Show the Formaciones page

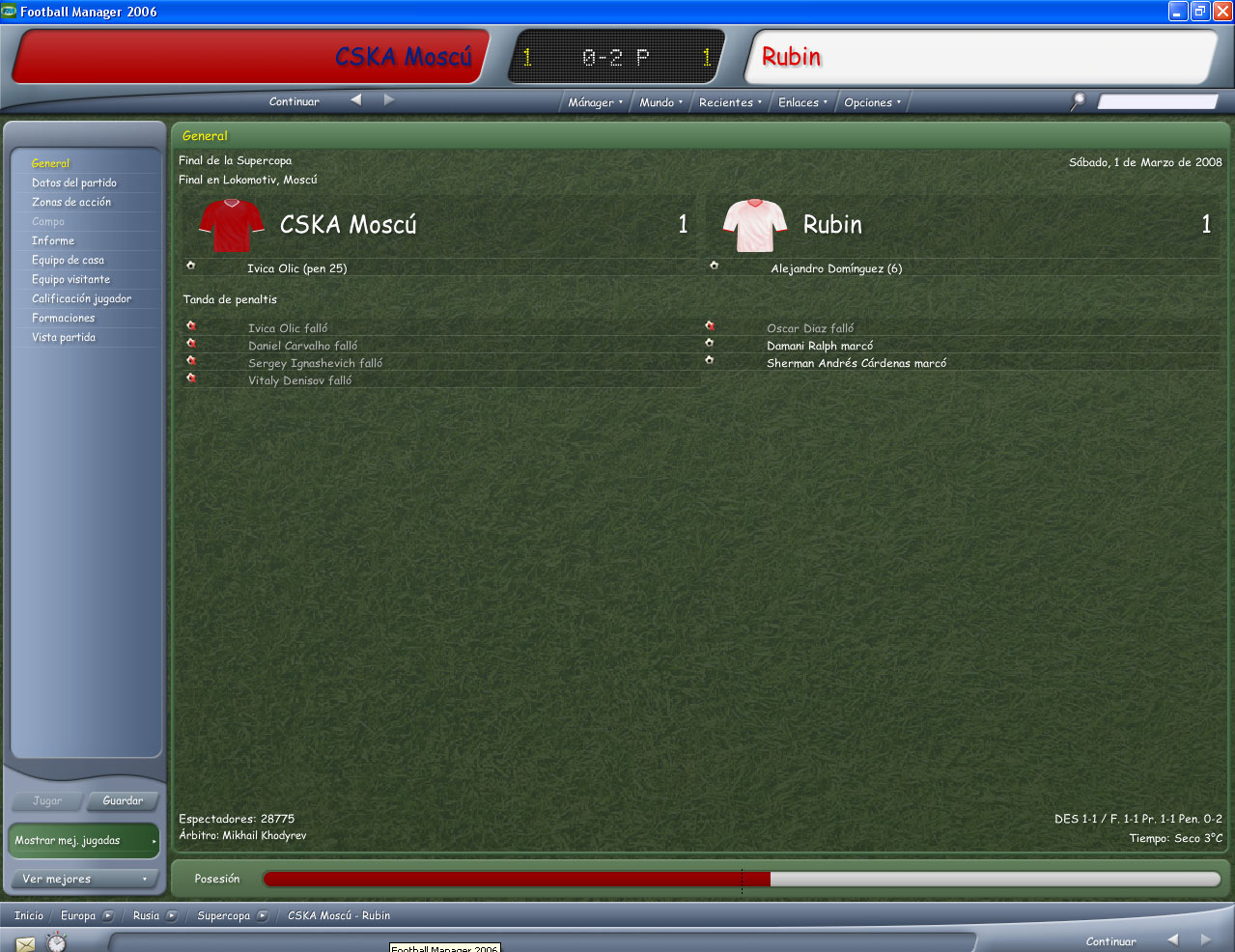pos(63,318)
